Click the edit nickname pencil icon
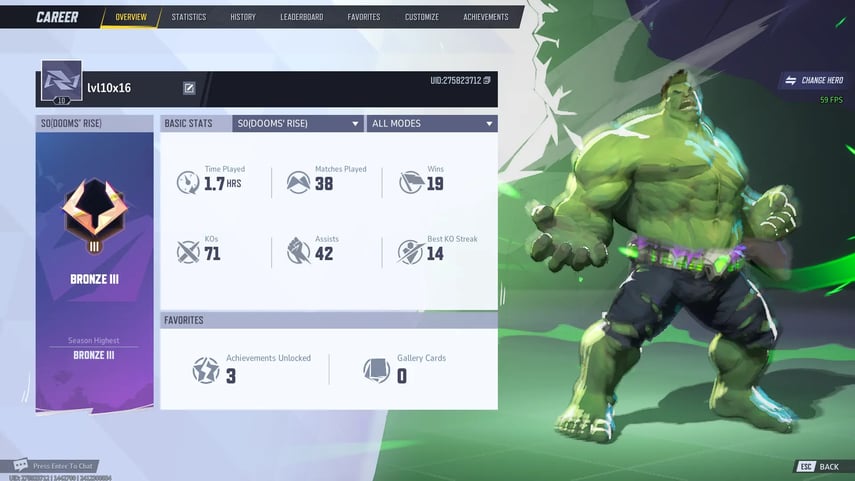855x481 pixels. coord(189,88)
